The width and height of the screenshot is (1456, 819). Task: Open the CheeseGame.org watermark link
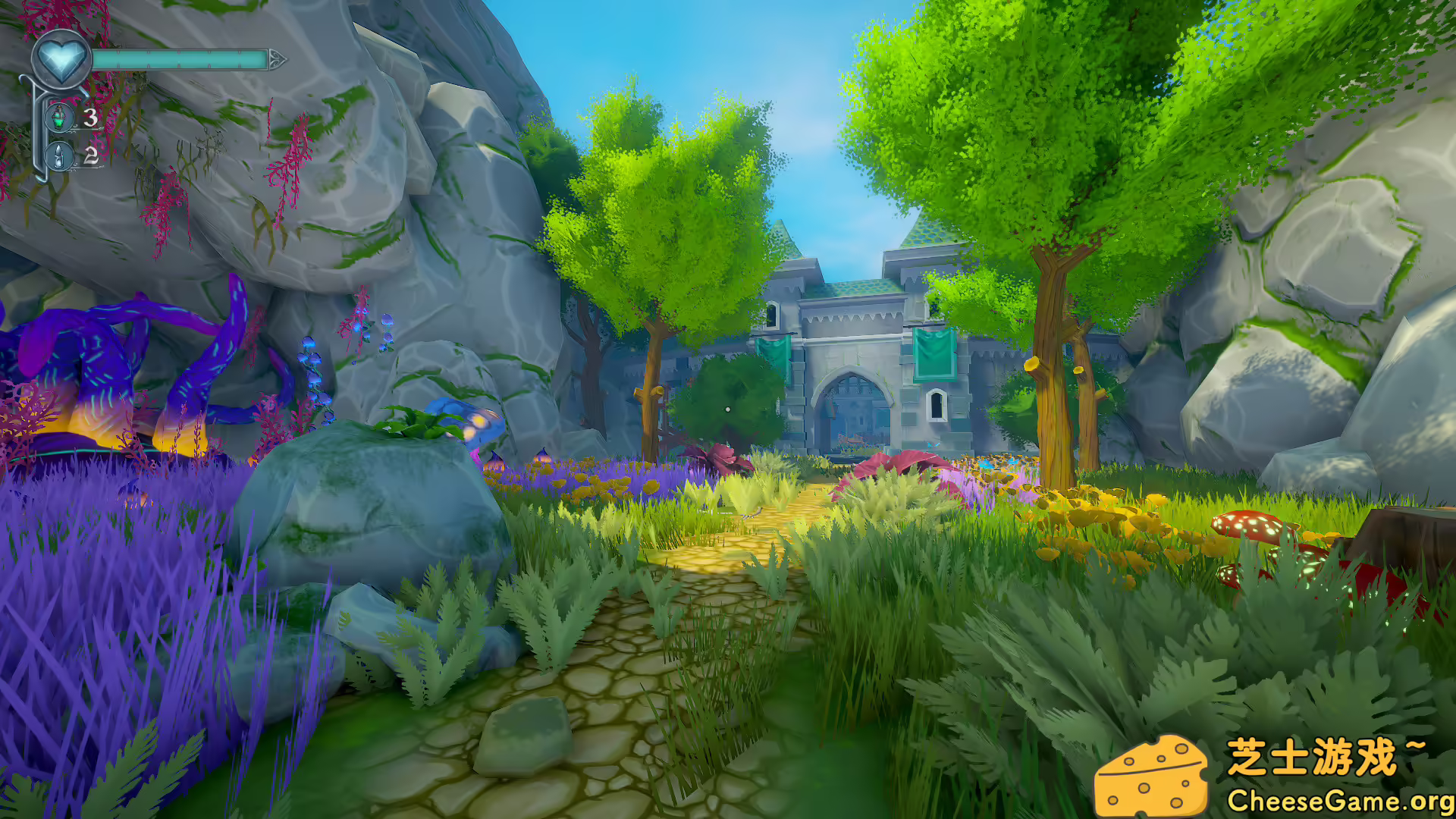pos(1339,800)
